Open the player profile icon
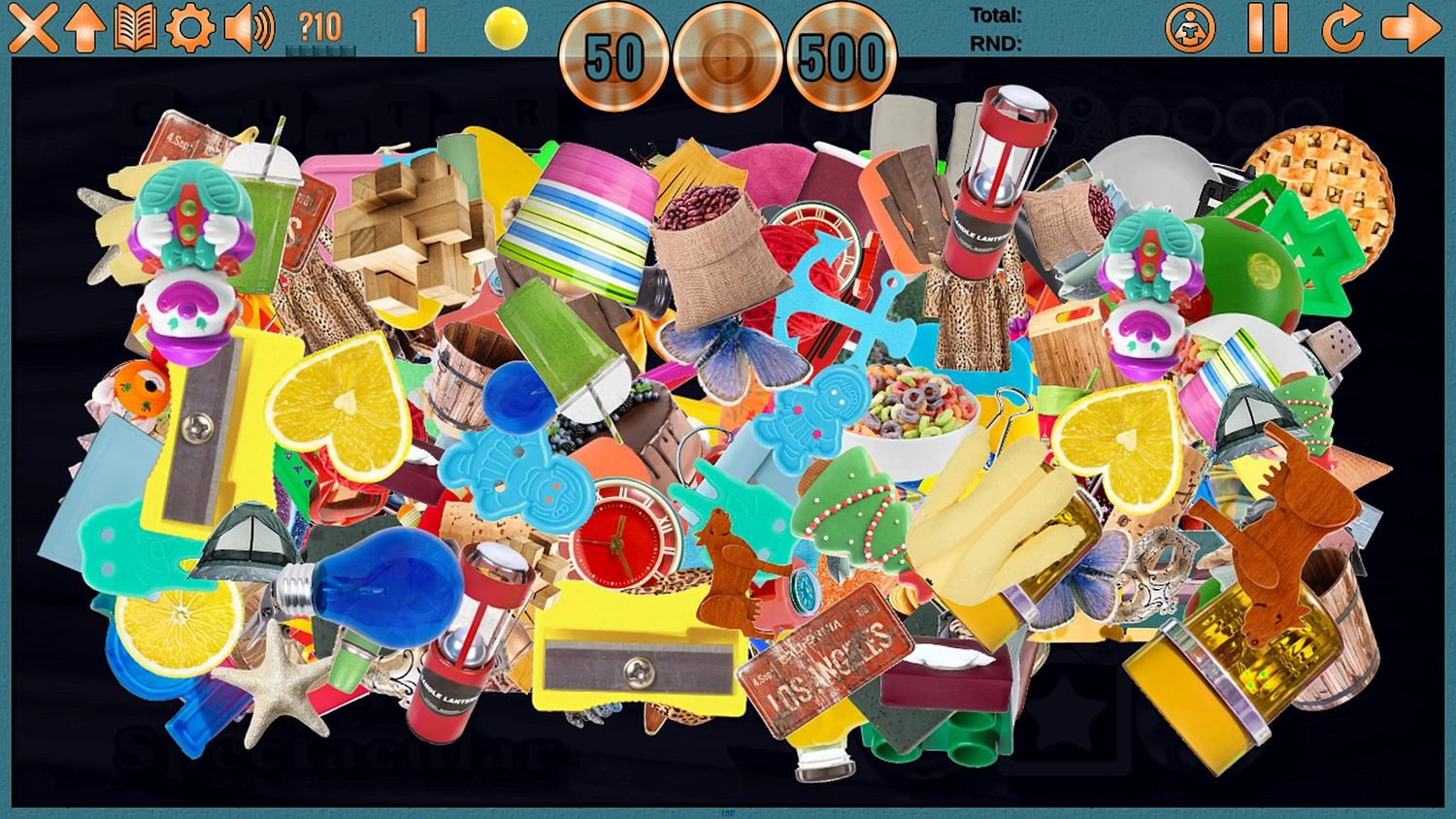 pyautogui.click(x=1192, y=29)
